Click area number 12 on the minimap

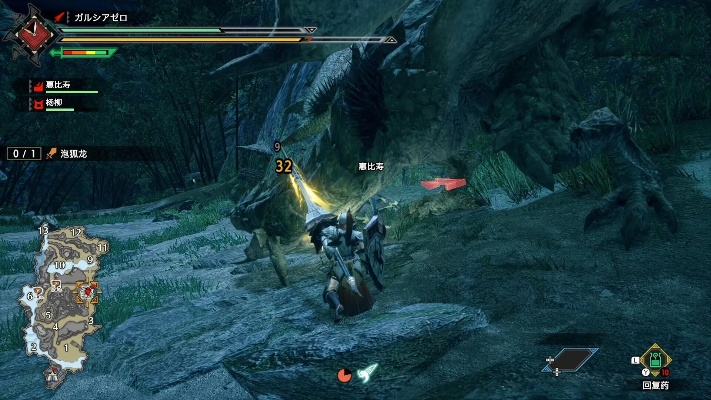tap(76, 233)
